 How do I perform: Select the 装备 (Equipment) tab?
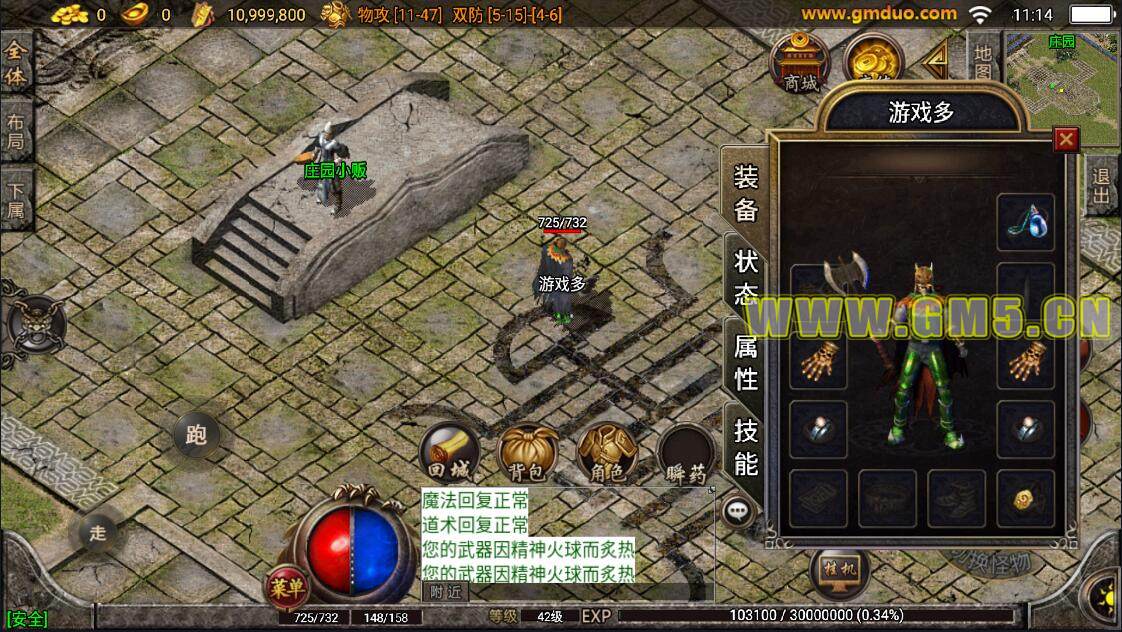[x=746, y=193]
